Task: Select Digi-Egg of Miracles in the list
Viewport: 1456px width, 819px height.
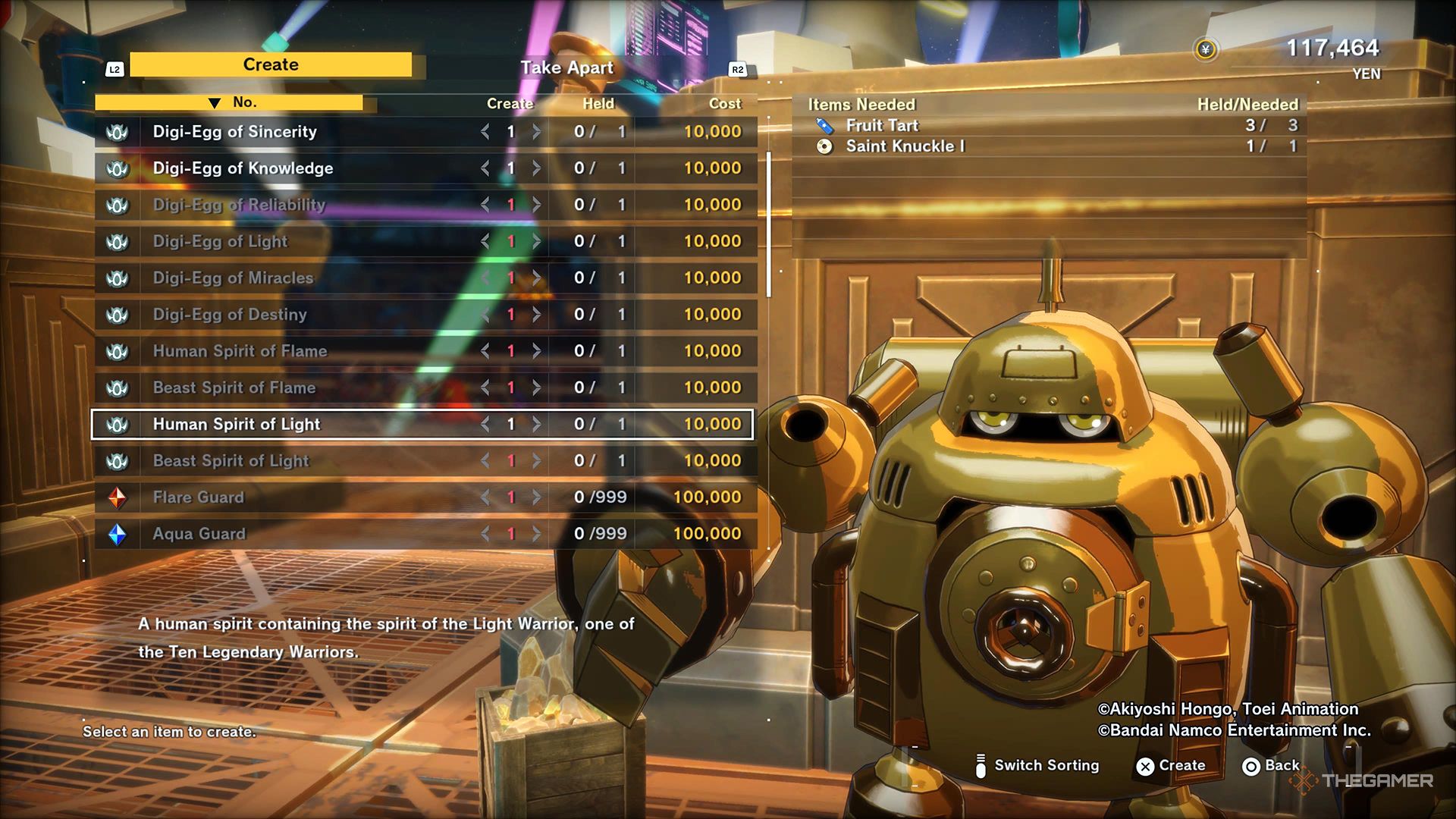Action: (233, 278)
